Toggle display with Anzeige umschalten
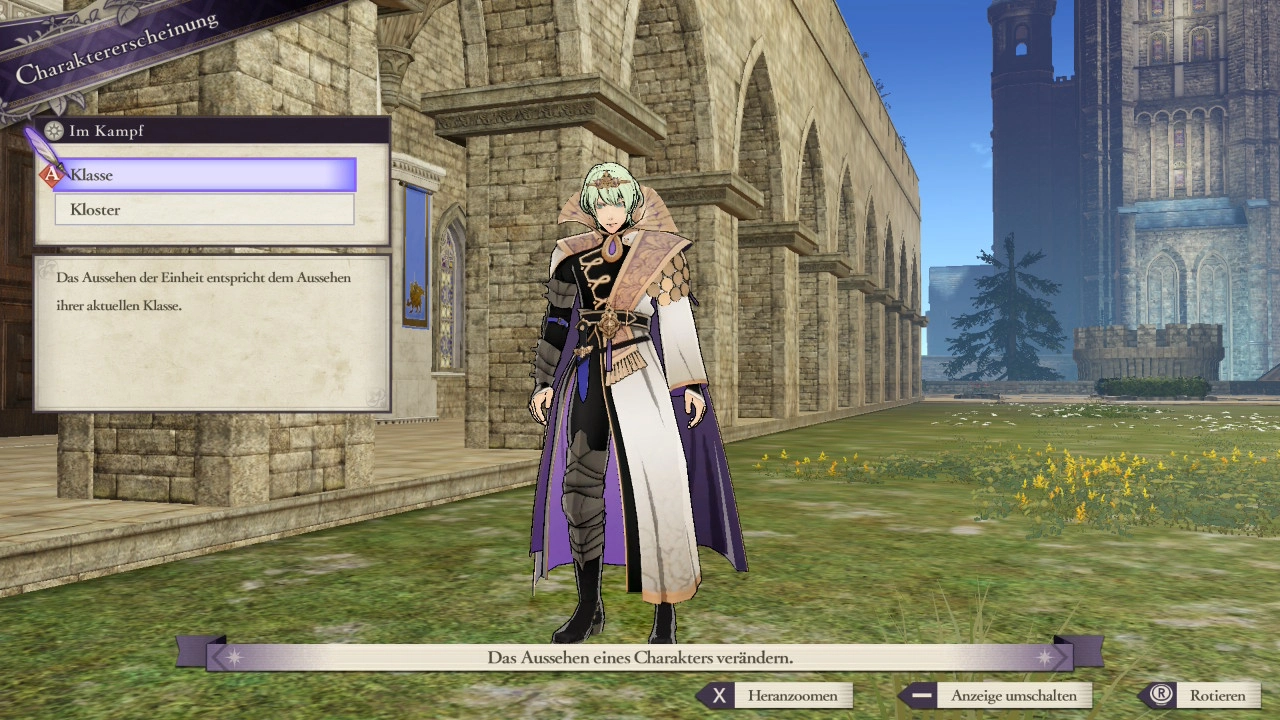1280x720 pixels. click(x=996, y=696)
